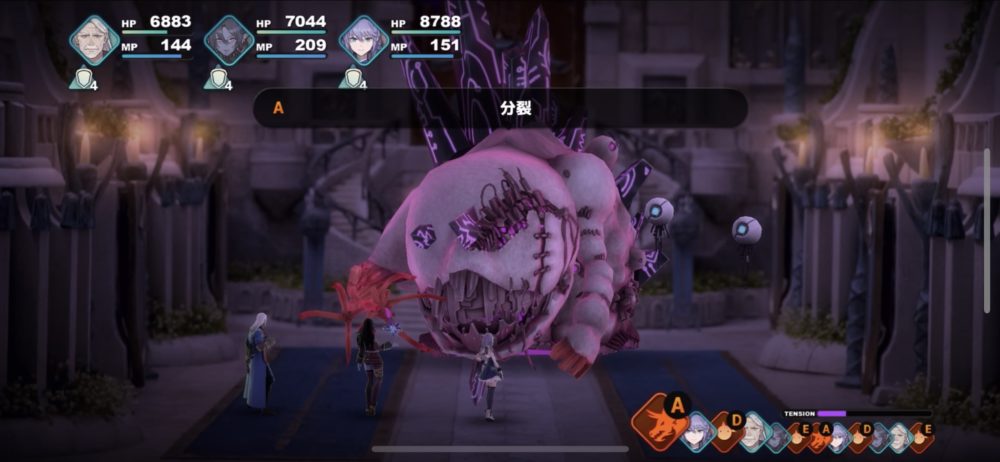Inspect the shield buff under the old man's portrait
Screen dimensions: 1000x462
pyautogui.click(x=81, y=77)
